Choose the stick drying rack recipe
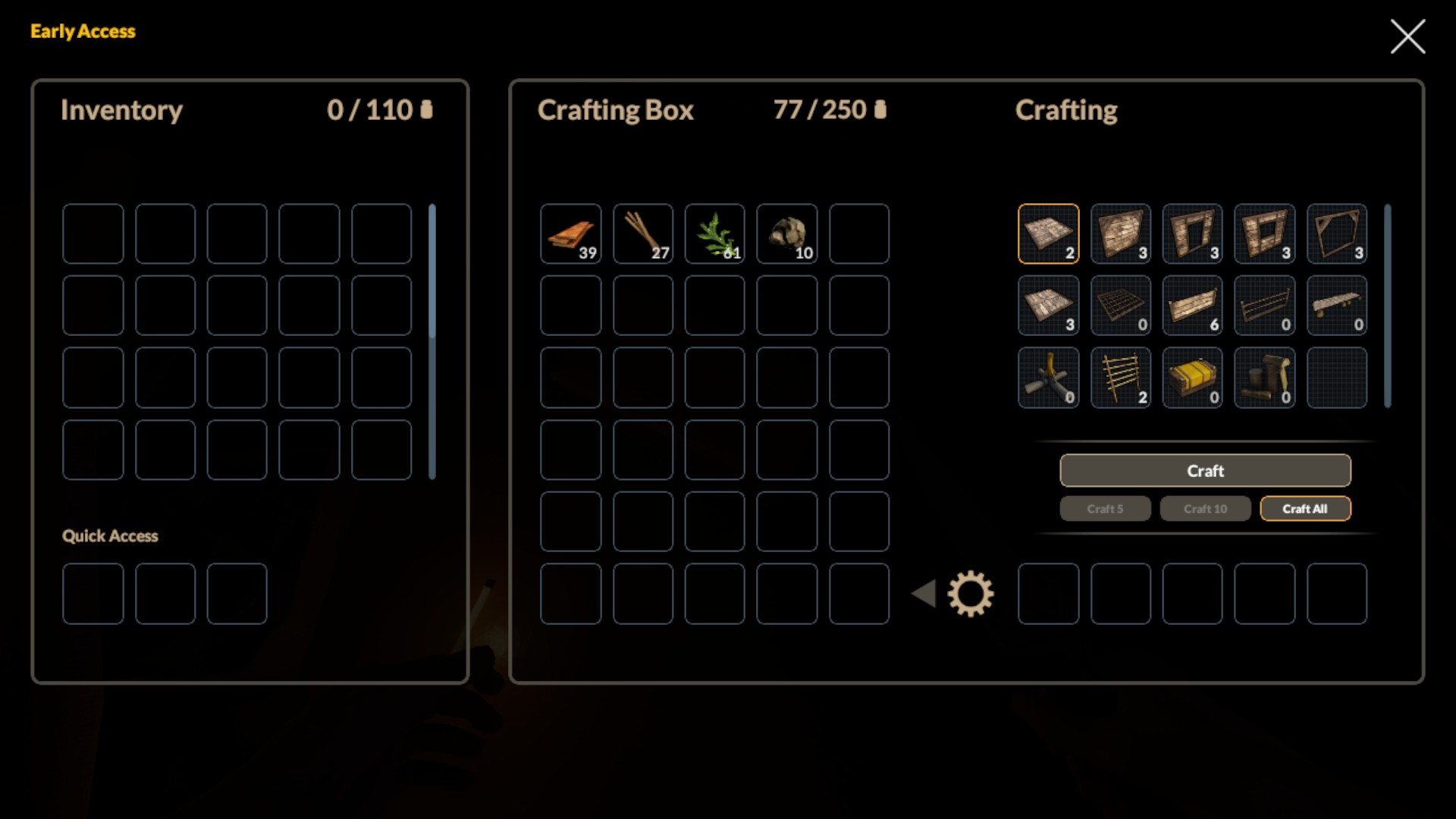1456x819 pixels. pyautogui.click(x=1121, y=378)
